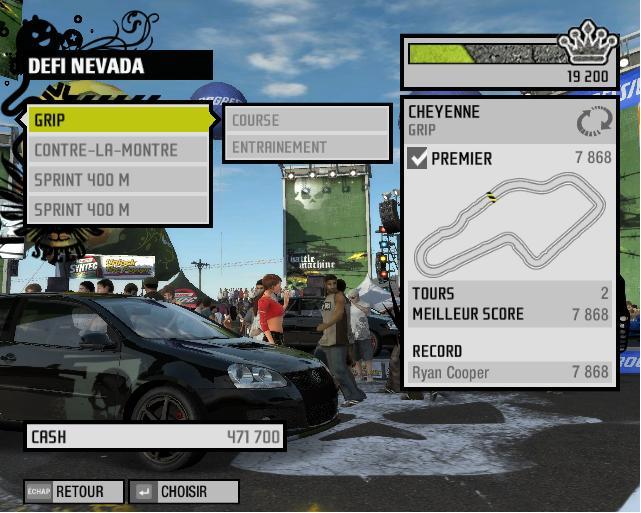Toggle the PREMIER checkbox
641x513 pixels.
click(x=418, y=158)
